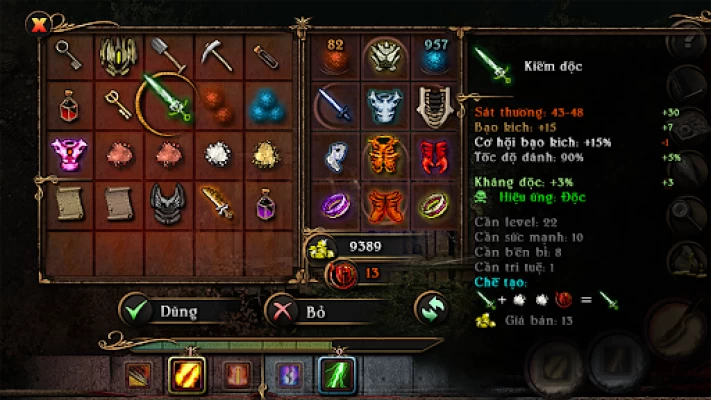Select the equipped blue sword slot
The height and width of the screenshot is (400, 711).
[334, 104]
